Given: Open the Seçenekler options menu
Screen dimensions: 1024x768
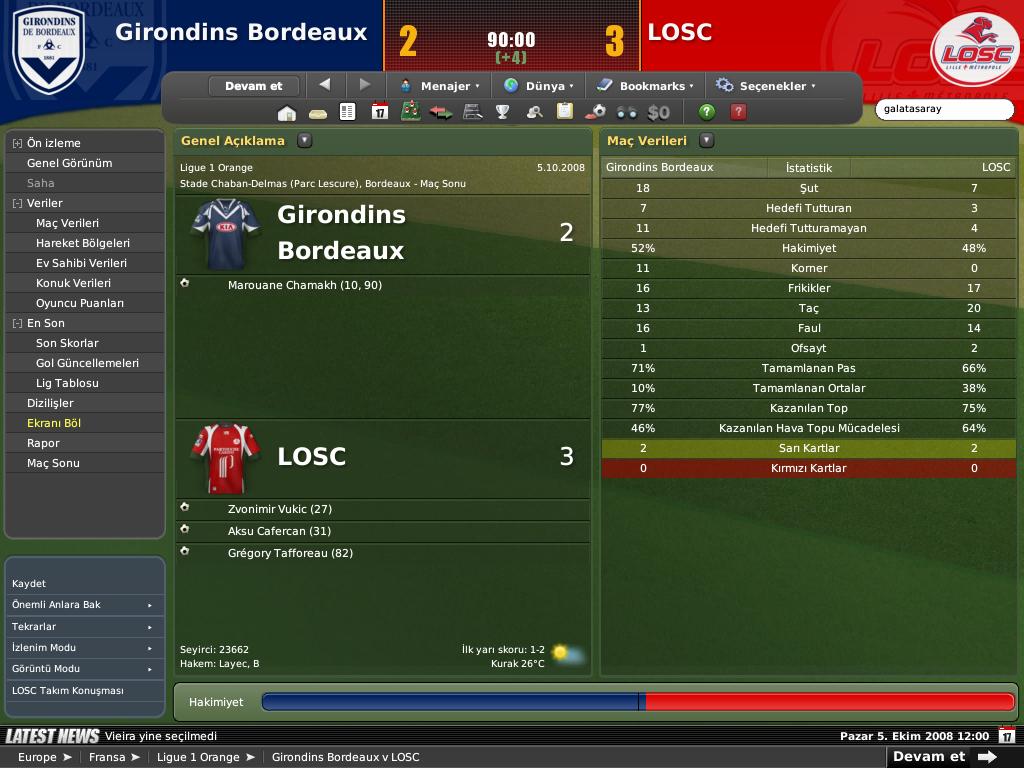Looking at the screenshot, I should point(766,86).
